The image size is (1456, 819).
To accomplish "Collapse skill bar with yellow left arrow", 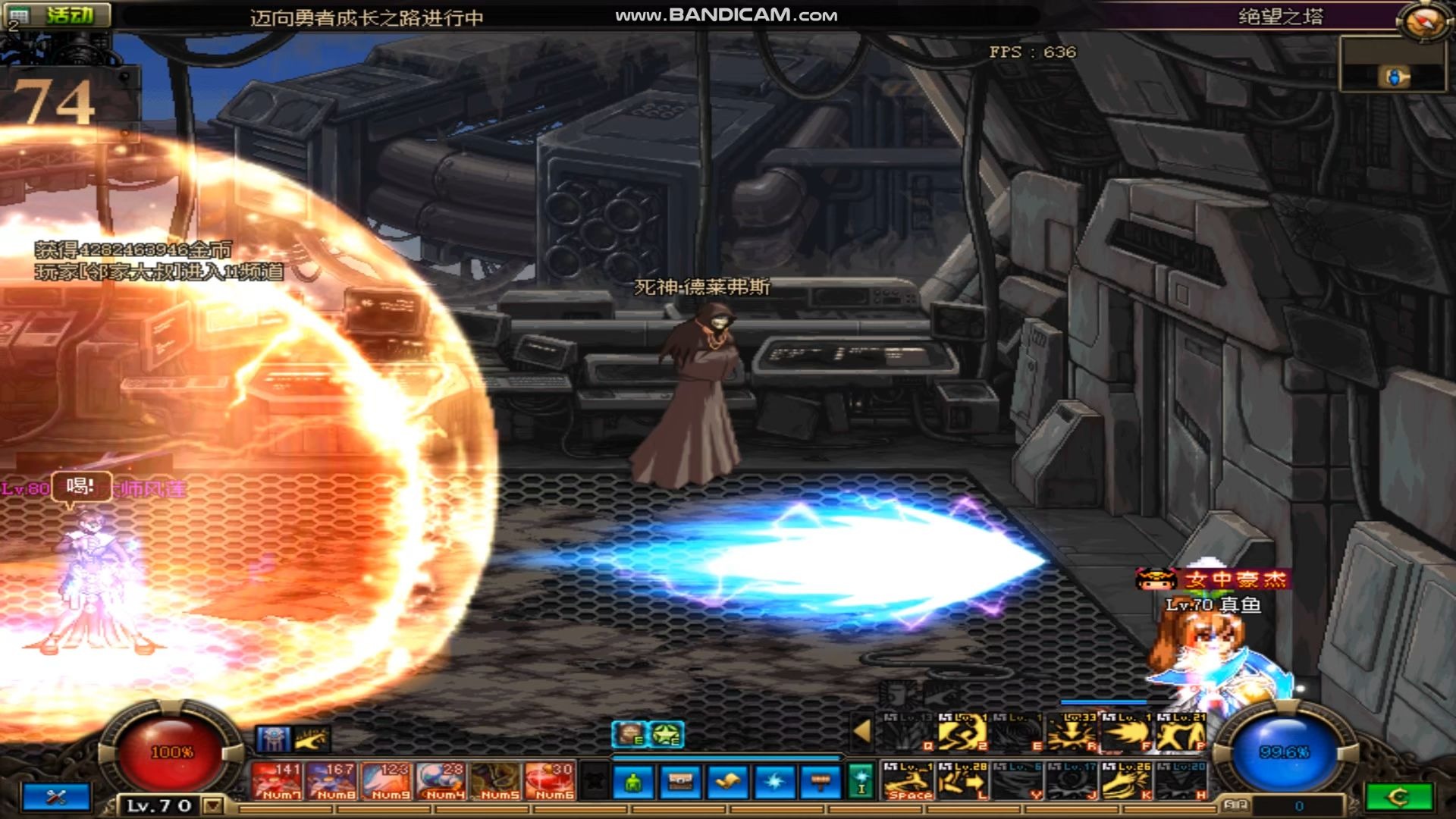I will [x=861, y=731].
